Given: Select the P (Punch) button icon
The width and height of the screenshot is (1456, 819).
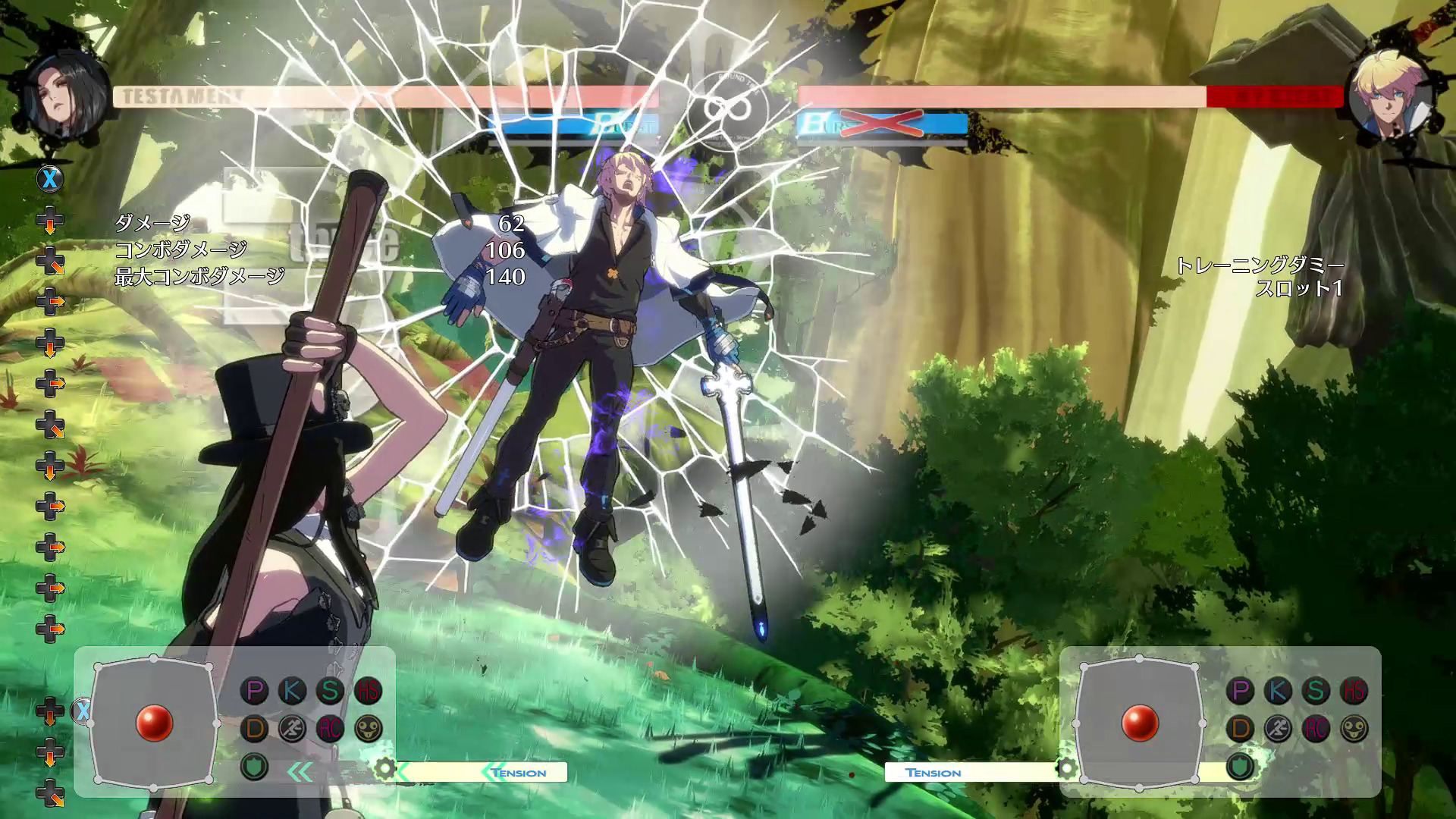Looking at the screenshot, I should 254,692.
